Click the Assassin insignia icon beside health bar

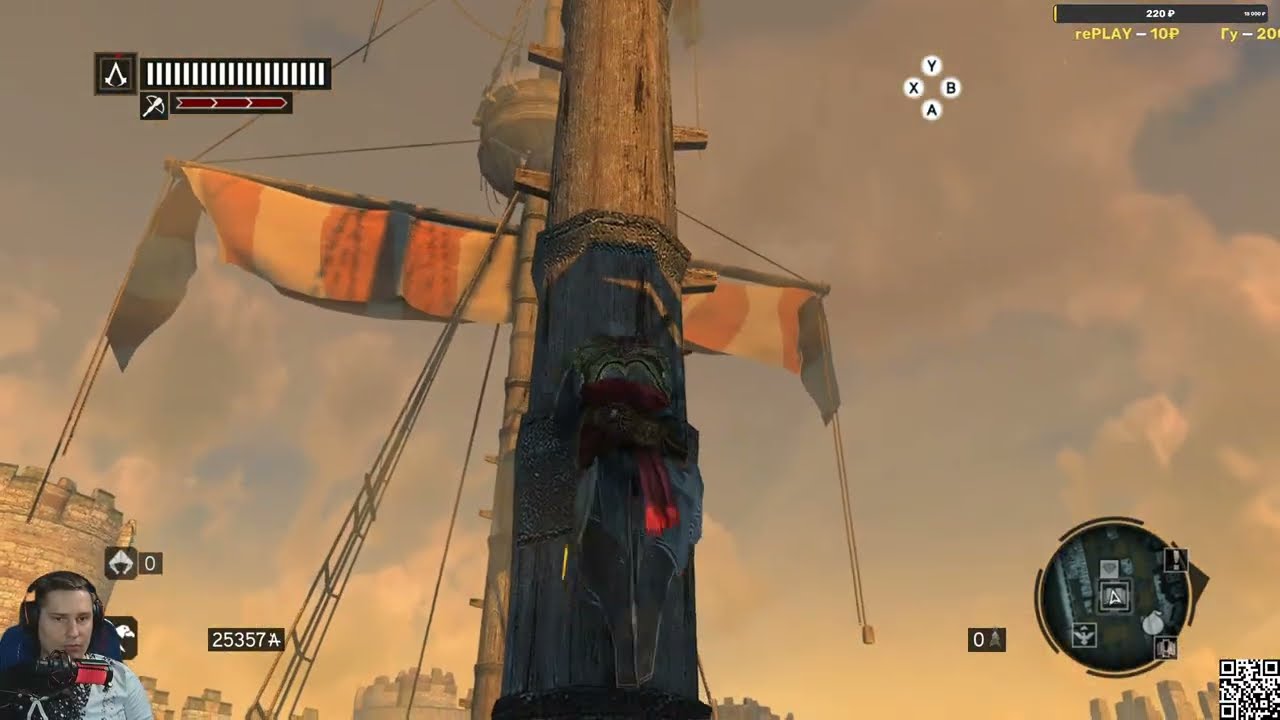coord(116,75)
